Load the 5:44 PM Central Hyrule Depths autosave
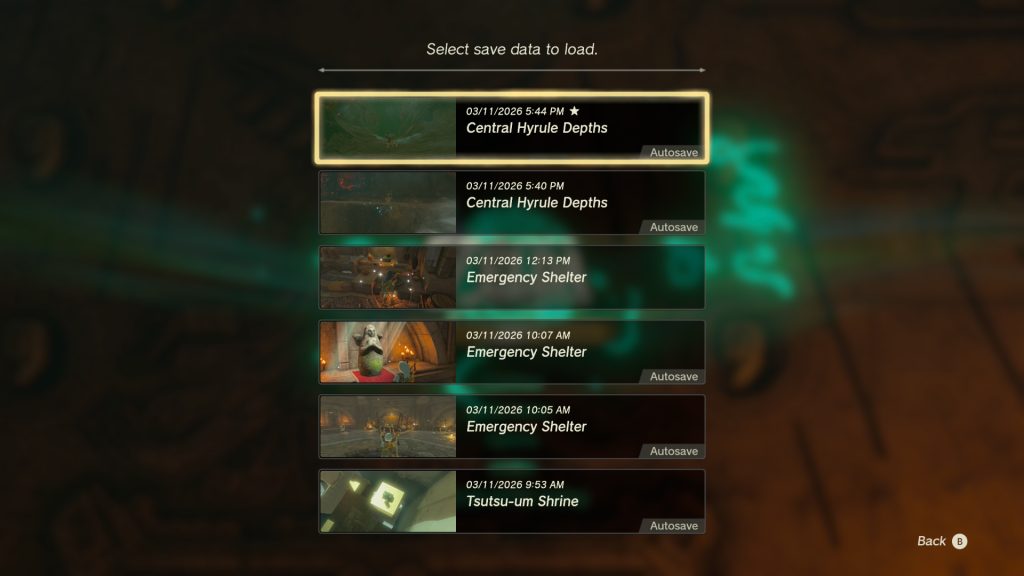1024x576 pixels. [511, 128]
